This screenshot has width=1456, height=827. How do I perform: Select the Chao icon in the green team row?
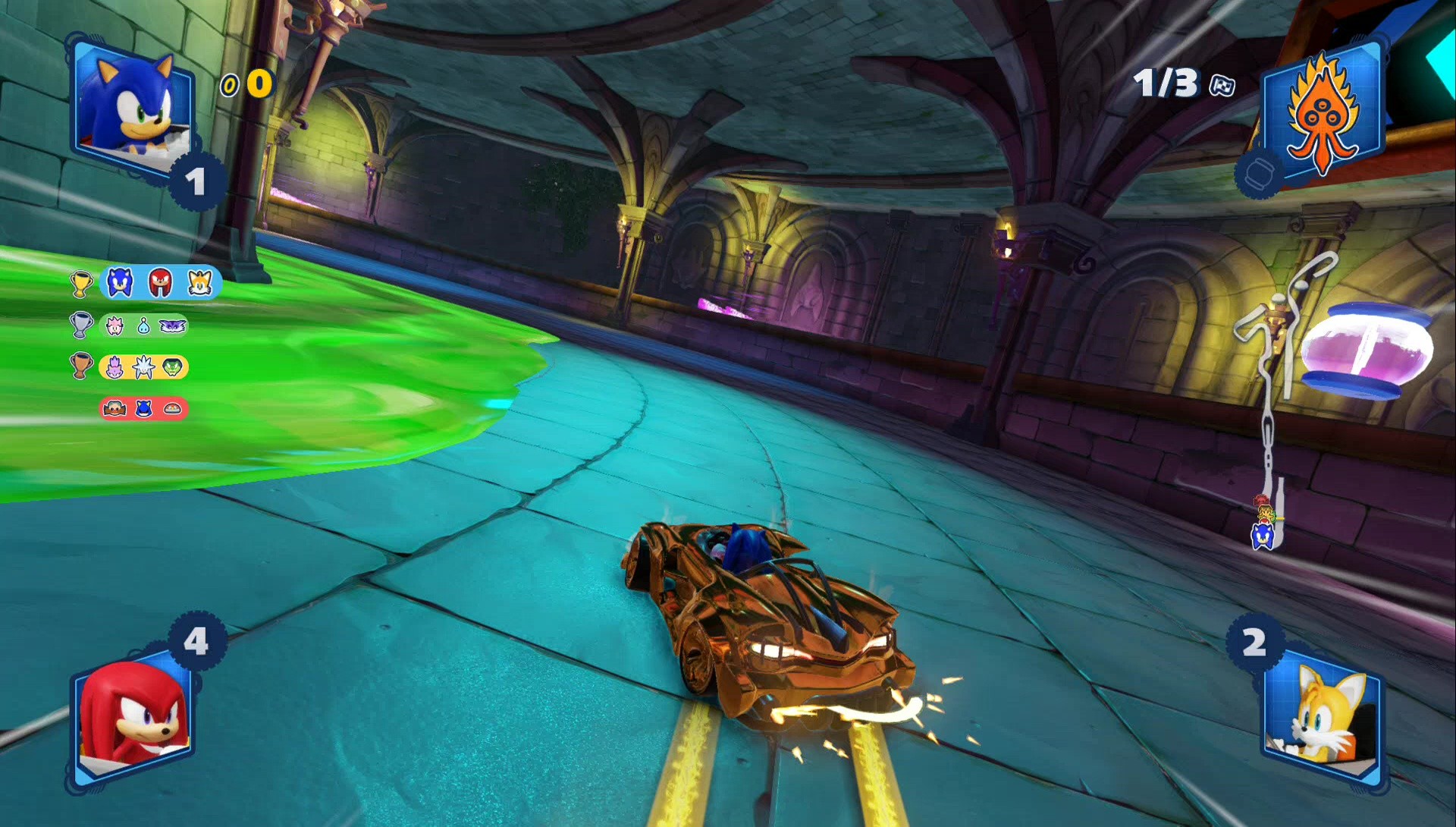point(144,326)
